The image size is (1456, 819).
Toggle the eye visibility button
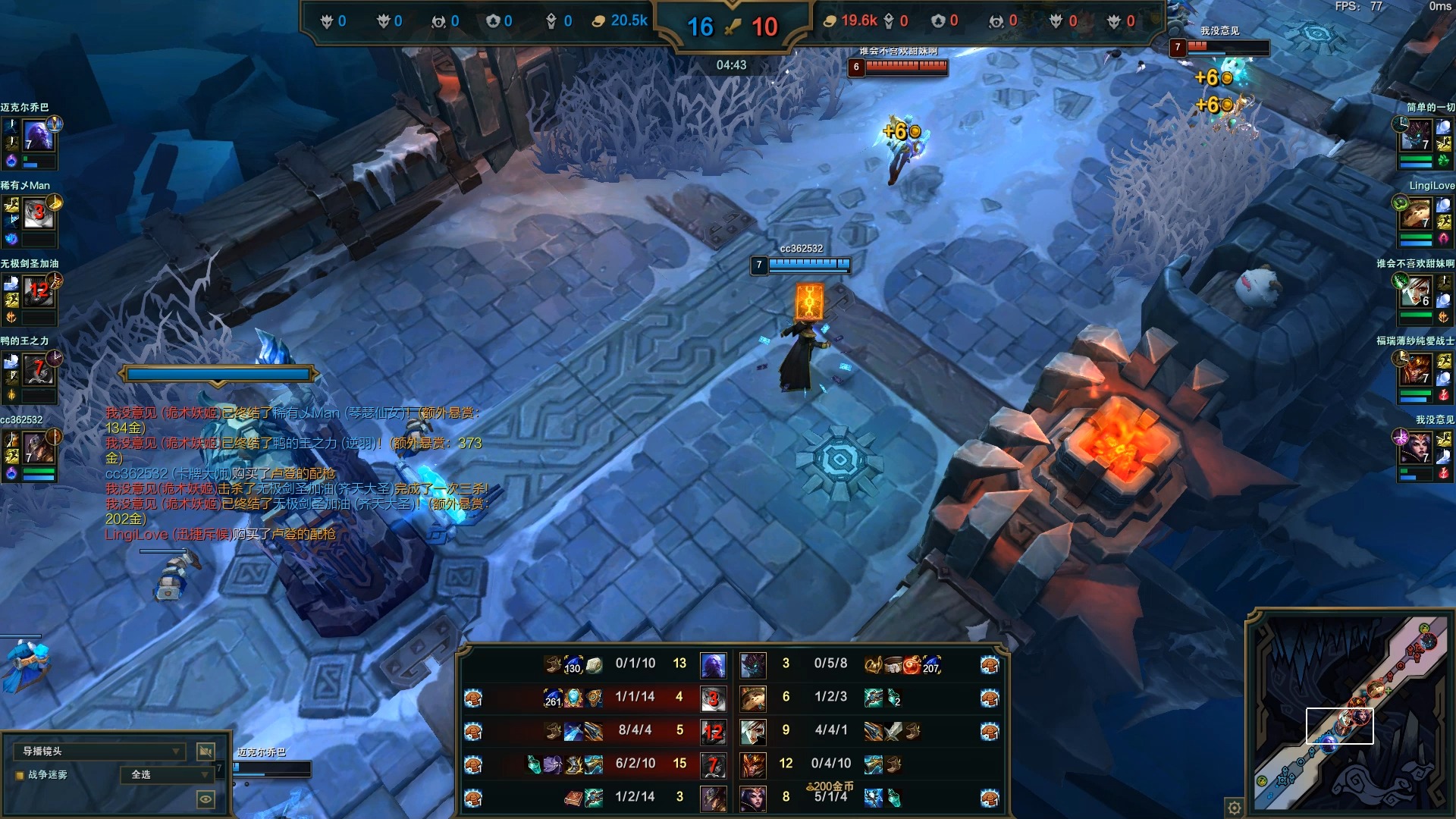(206, 799)
